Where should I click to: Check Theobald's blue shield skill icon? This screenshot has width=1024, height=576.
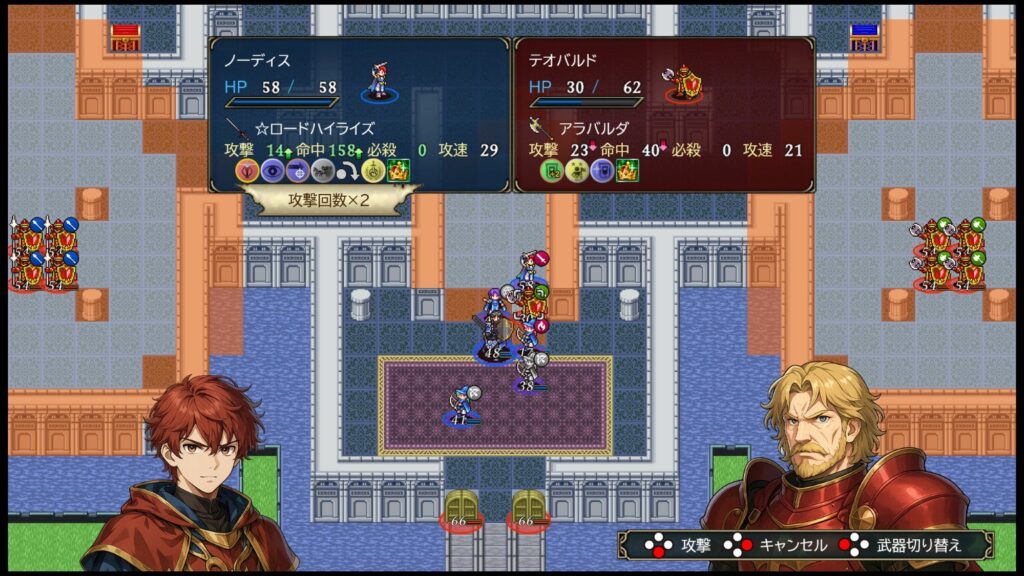pos(602,170)
